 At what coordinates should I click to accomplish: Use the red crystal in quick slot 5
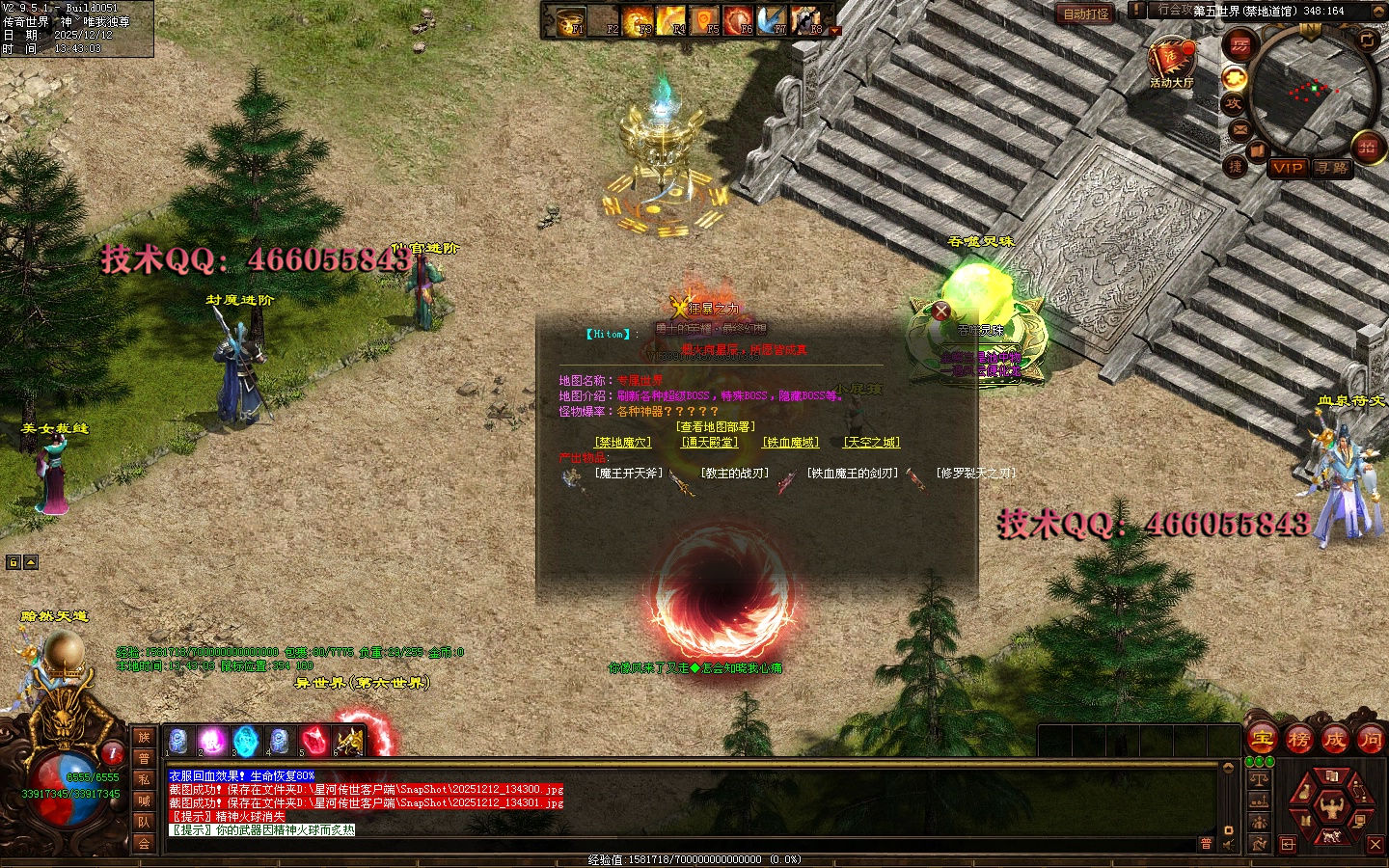(x=313, y=741)
